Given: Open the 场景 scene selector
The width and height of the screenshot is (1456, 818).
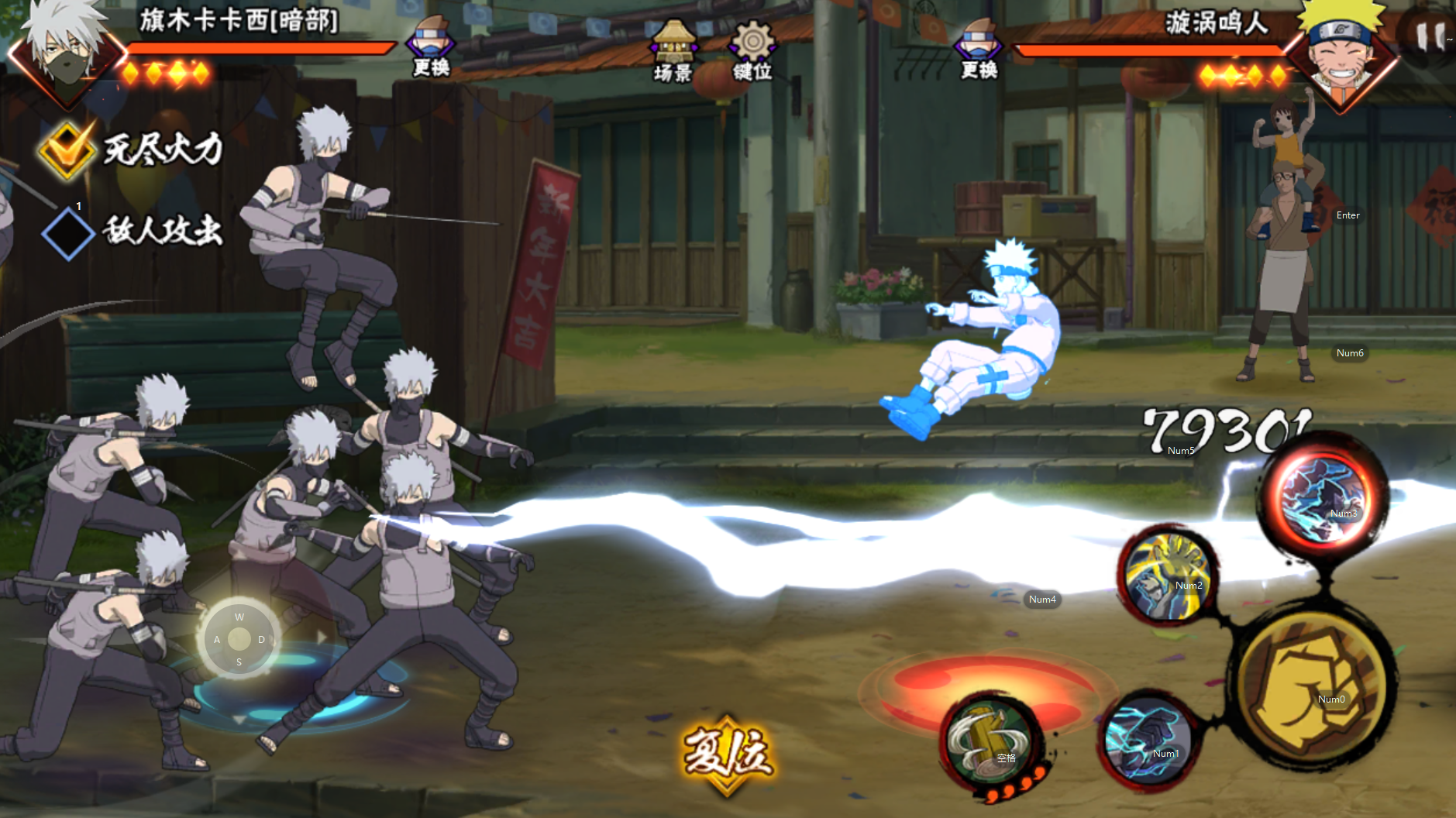Looking at the screenshot, I should coord(673,51).
